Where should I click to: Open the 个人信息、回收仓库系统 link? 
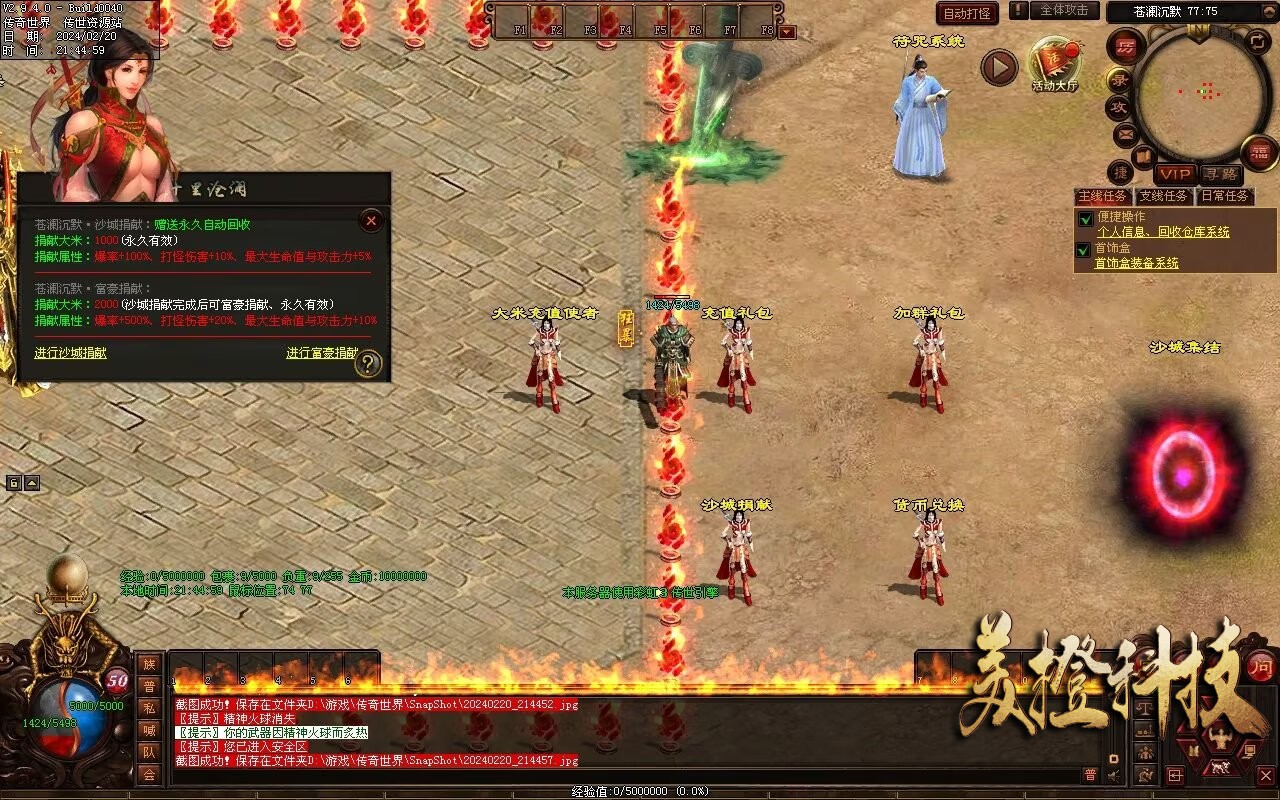point(1163,232)
